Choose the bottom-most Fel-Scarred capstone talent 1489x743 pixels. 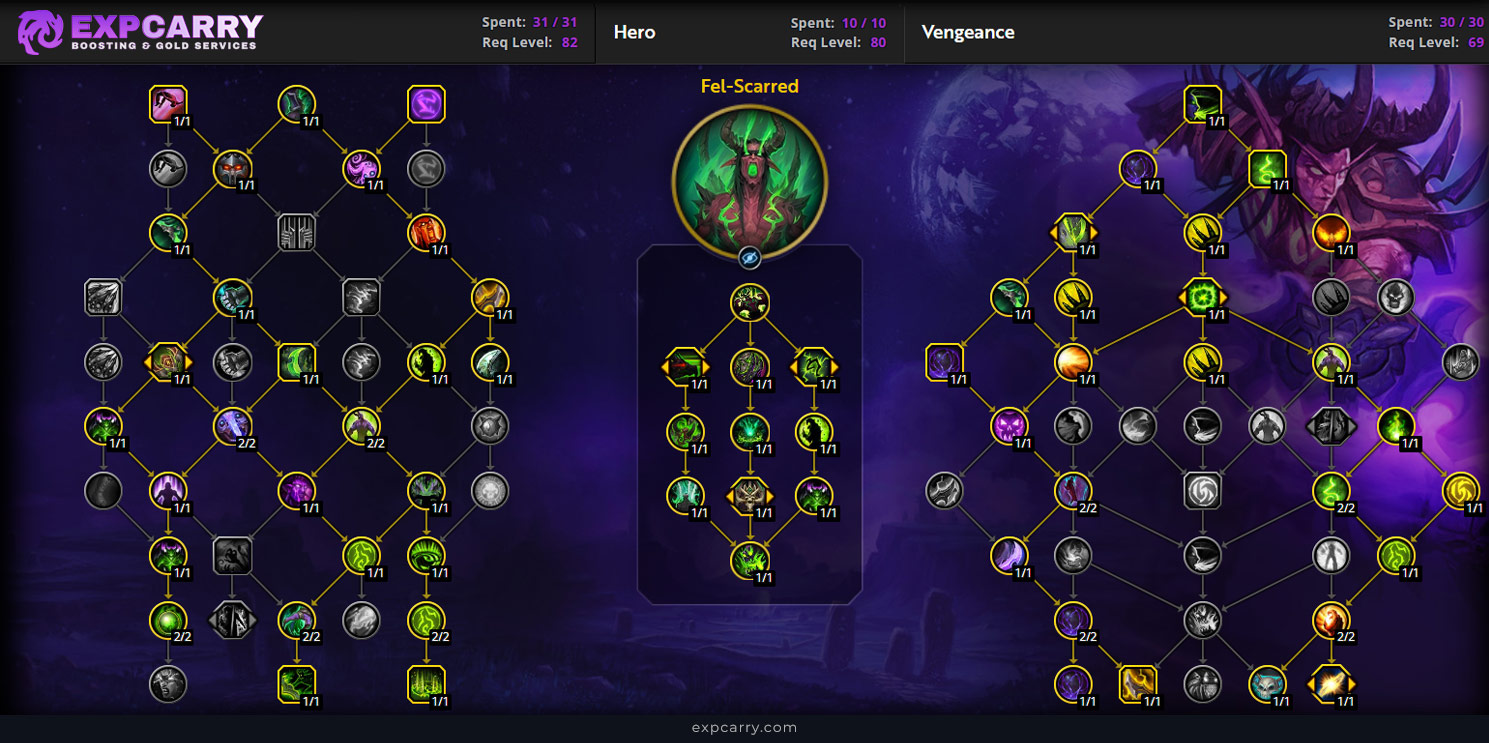tap(750, 560)
